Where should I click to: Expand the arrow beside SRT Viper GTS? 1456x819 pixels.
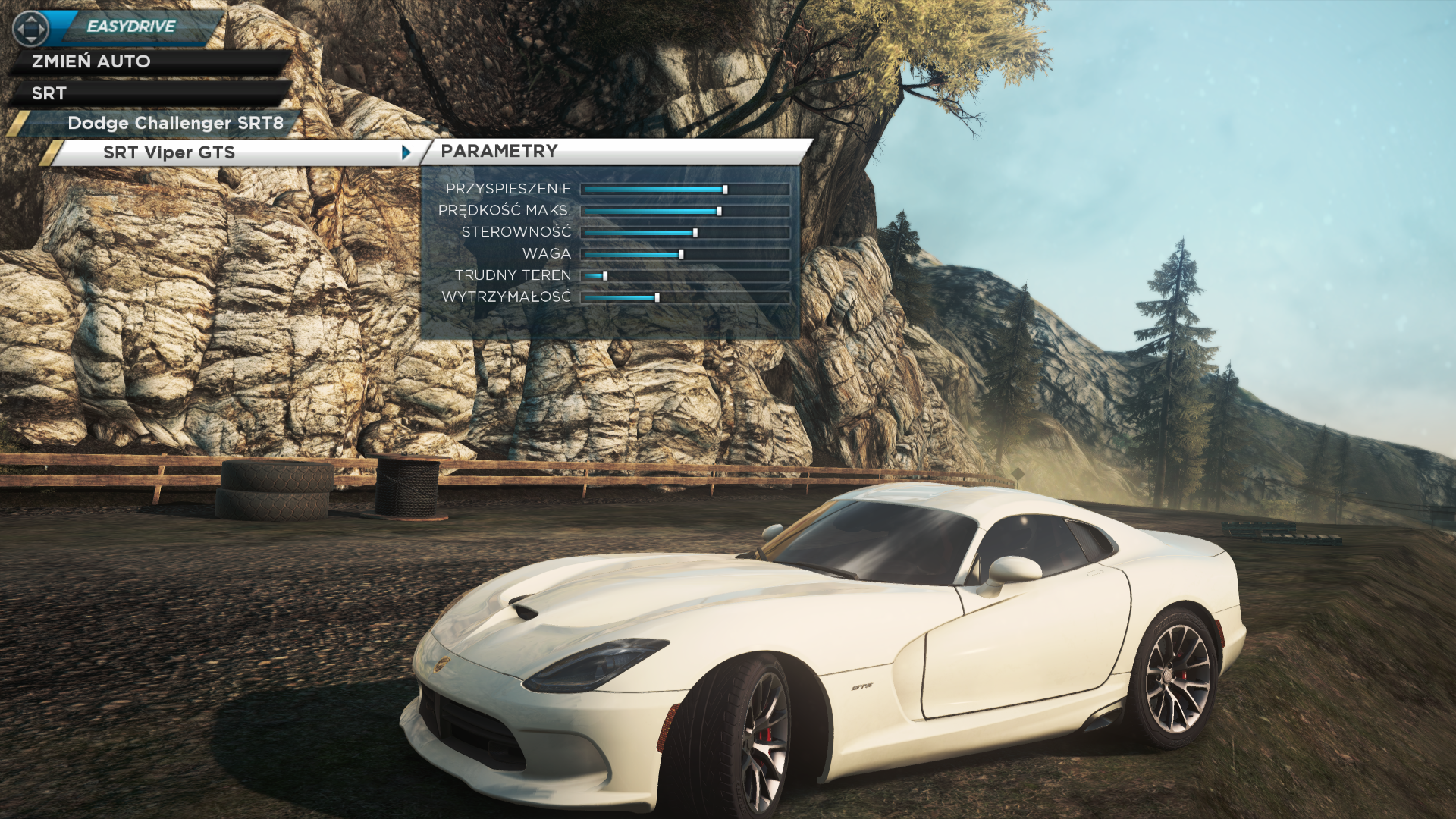[406, 152]
